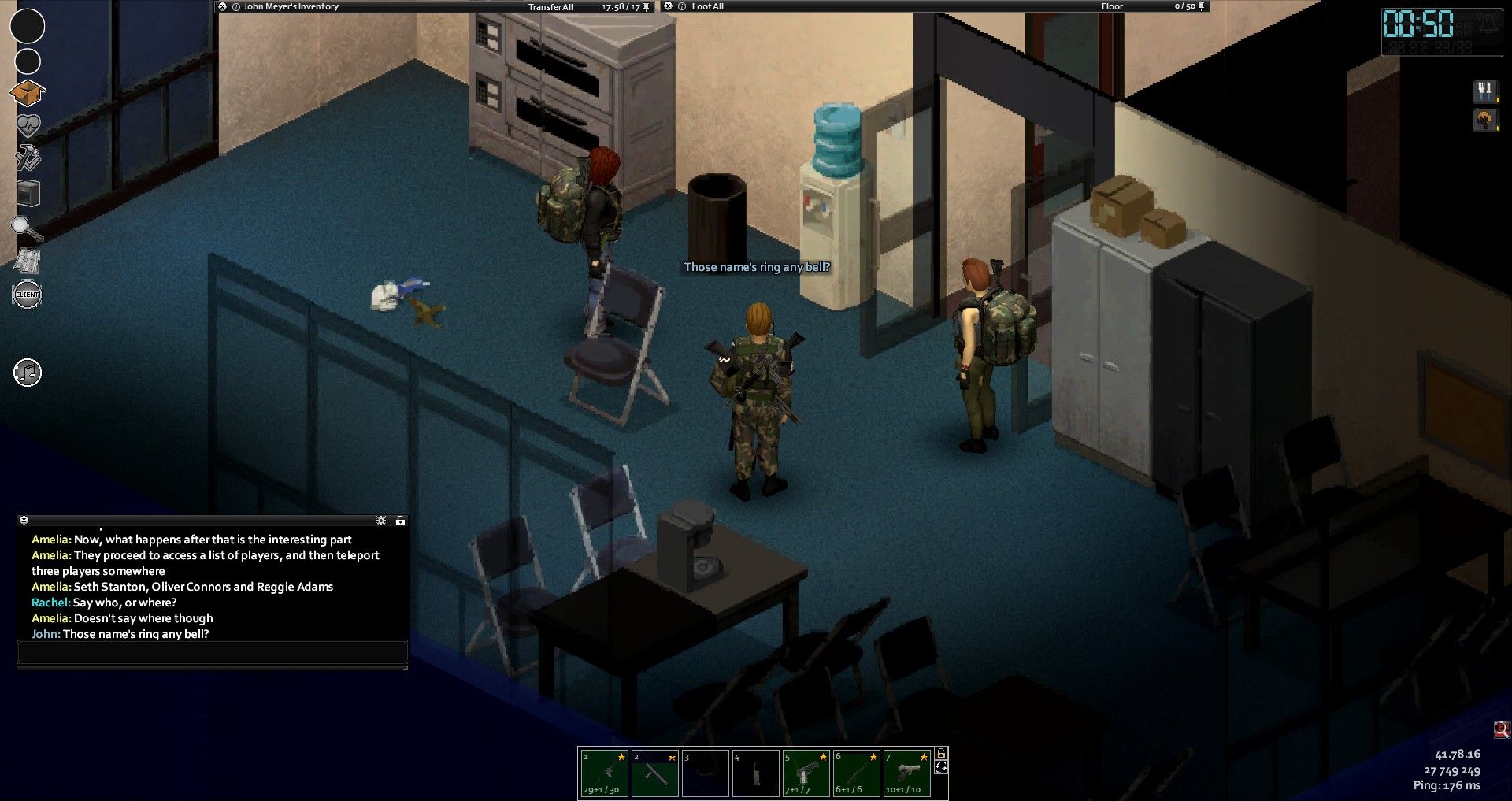Close the Loot floor panel
Screen dimensions: 1512x801
pyautogui.click(x=669, y=6)
